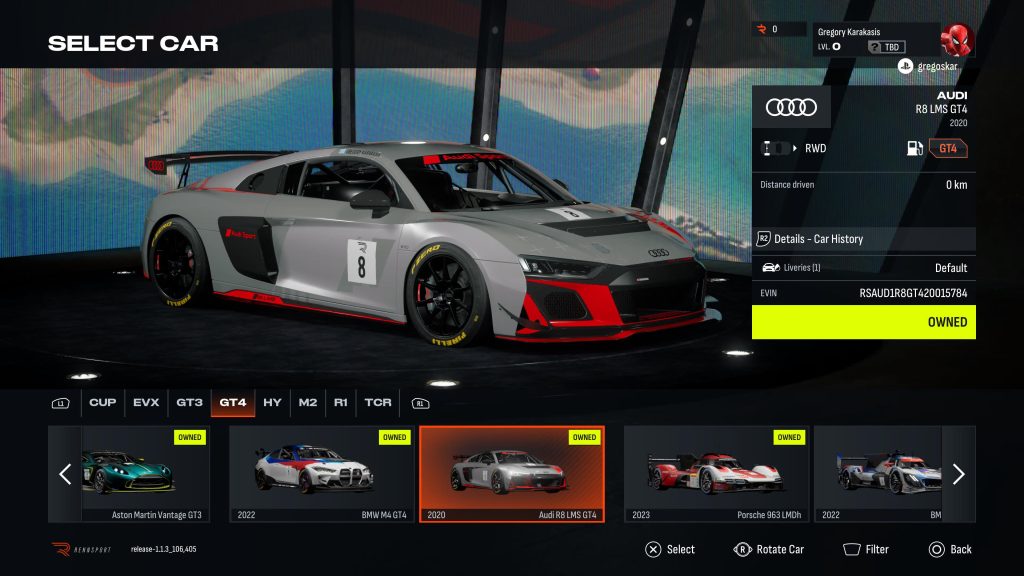
Task: Open the EVX car category
Action: point(146,403)
